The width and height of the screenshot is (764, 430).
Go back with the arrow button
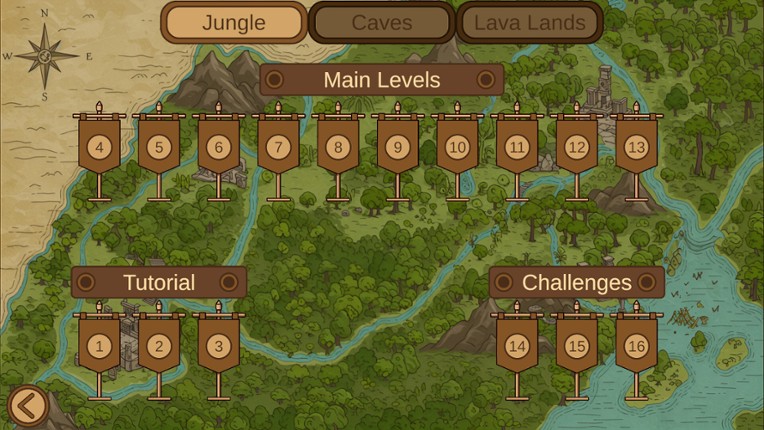[27, 406]
